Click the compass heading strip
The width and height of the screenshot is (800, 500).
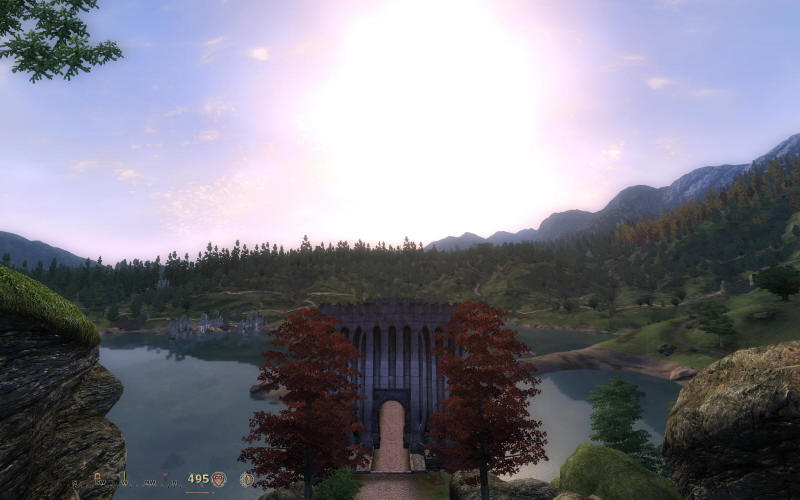126,483
